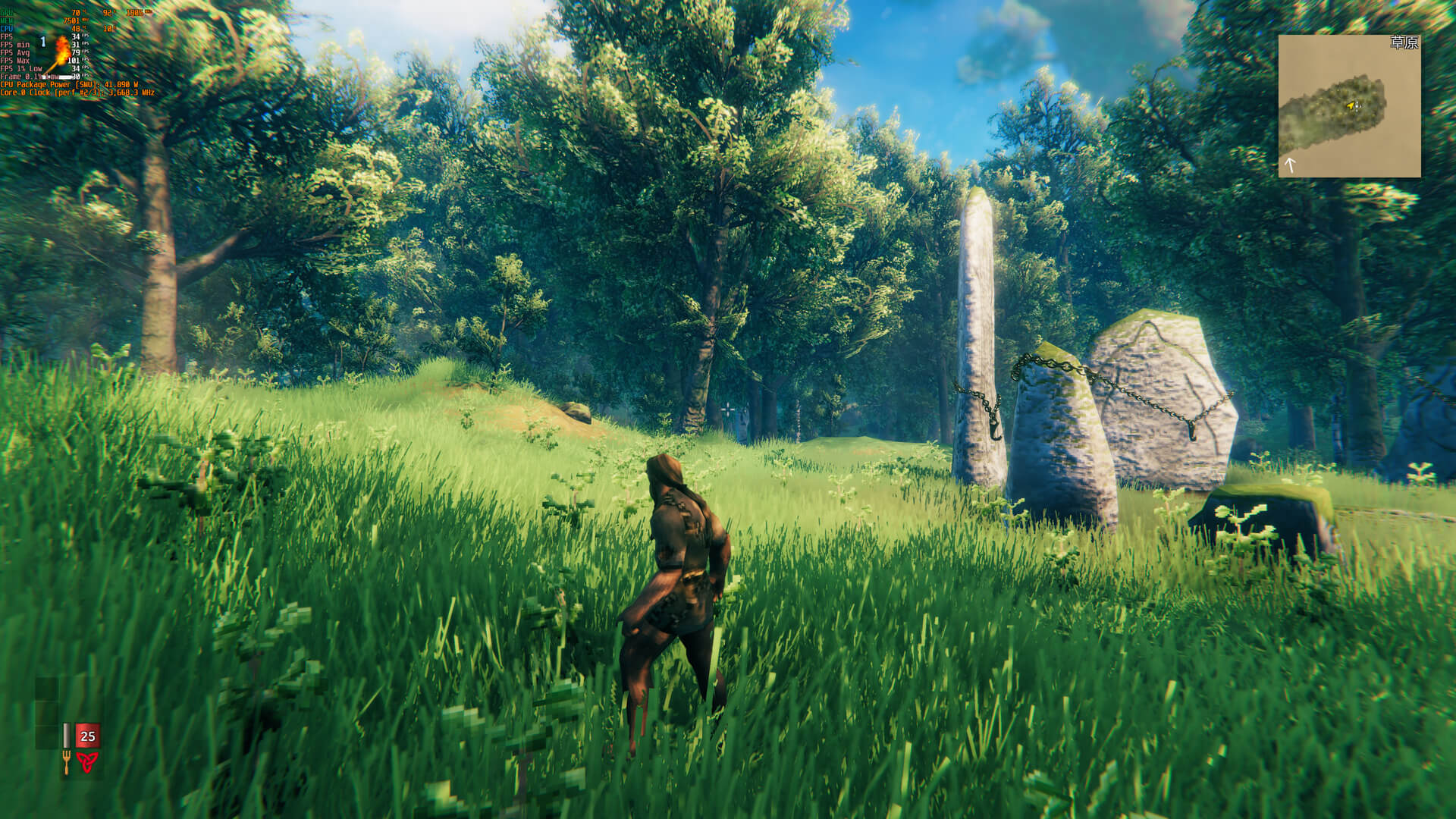Click the red triquetra symbol icon
This screenshot has height=819, width=1456.
[87, 762]
